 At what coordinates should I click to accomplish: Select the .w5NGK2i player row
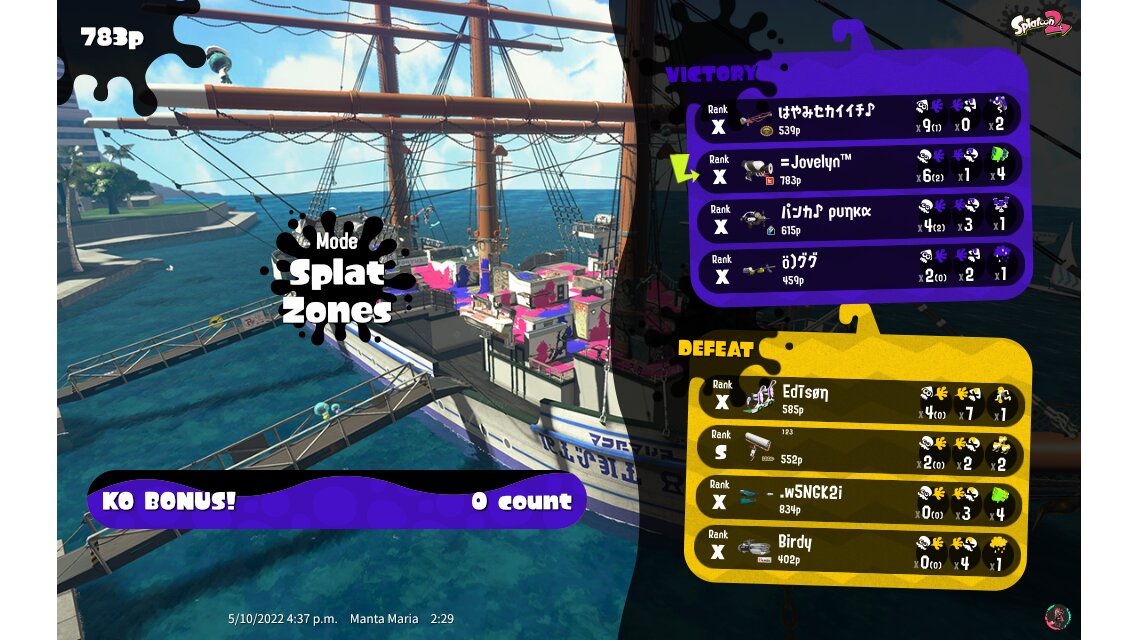859,501
